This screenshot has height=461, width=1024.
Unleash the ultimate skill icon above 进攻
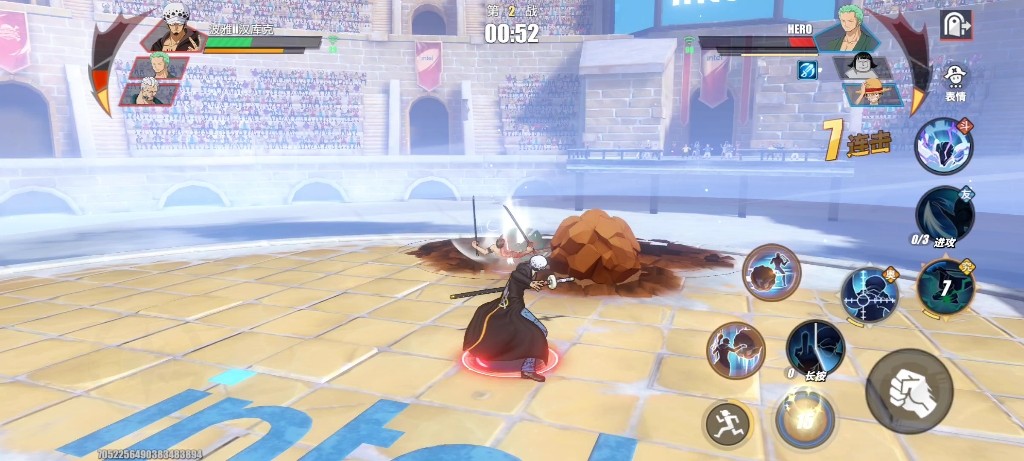(943, 145)
